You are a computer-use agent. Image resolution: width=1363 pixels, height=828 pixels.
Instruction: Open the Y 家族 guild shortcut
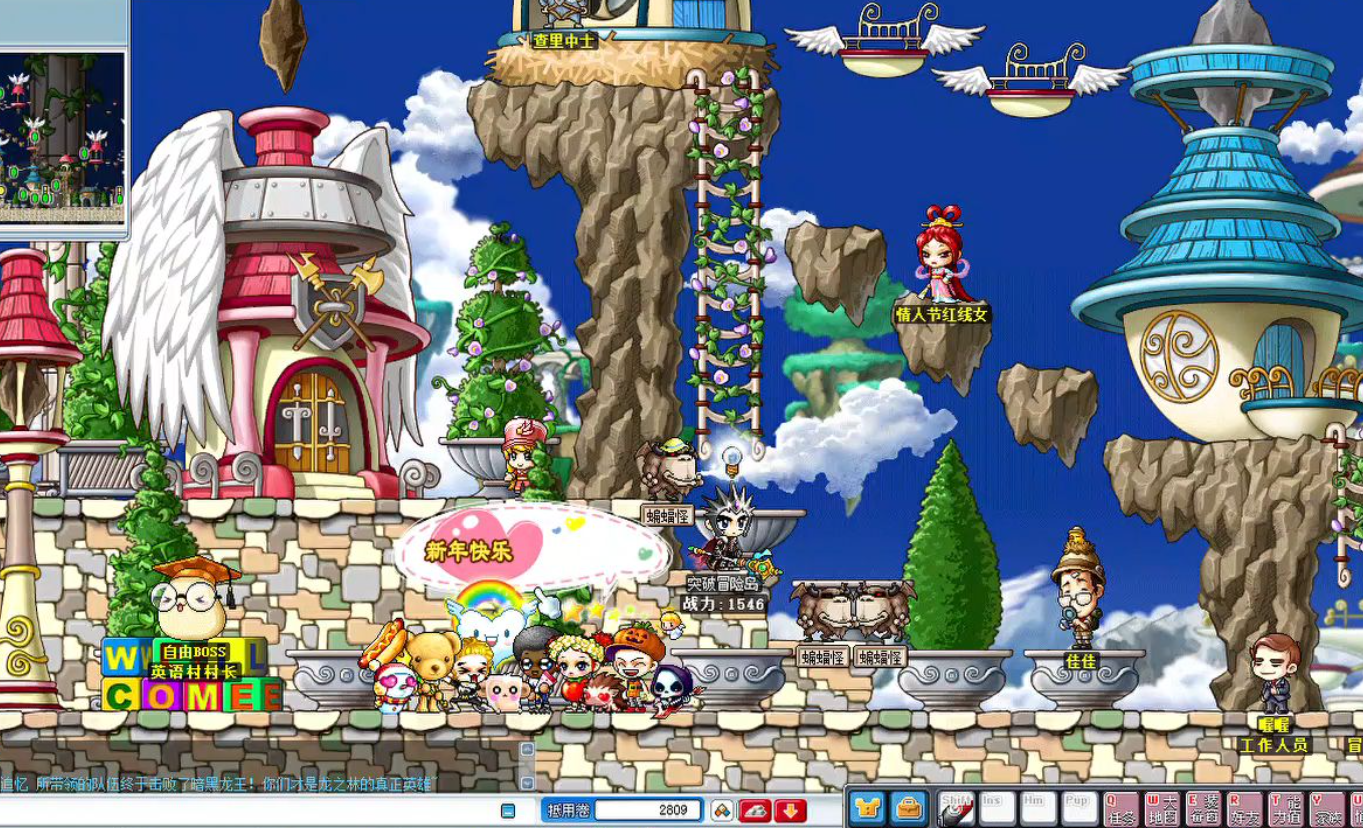(x=1326, y=809)
